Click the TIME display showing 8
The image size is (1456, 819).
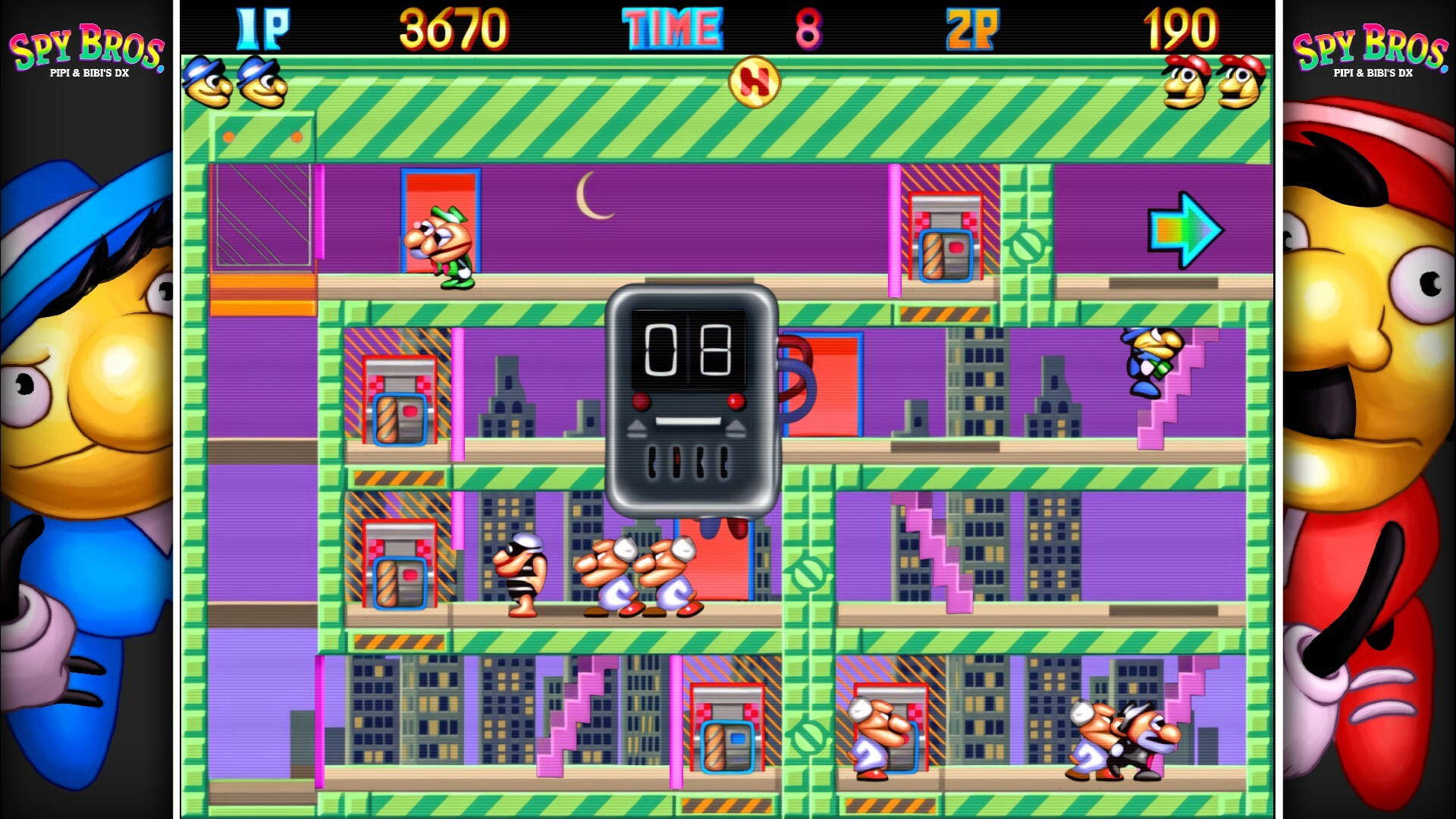pyautogui.click(x=672, y=27)
